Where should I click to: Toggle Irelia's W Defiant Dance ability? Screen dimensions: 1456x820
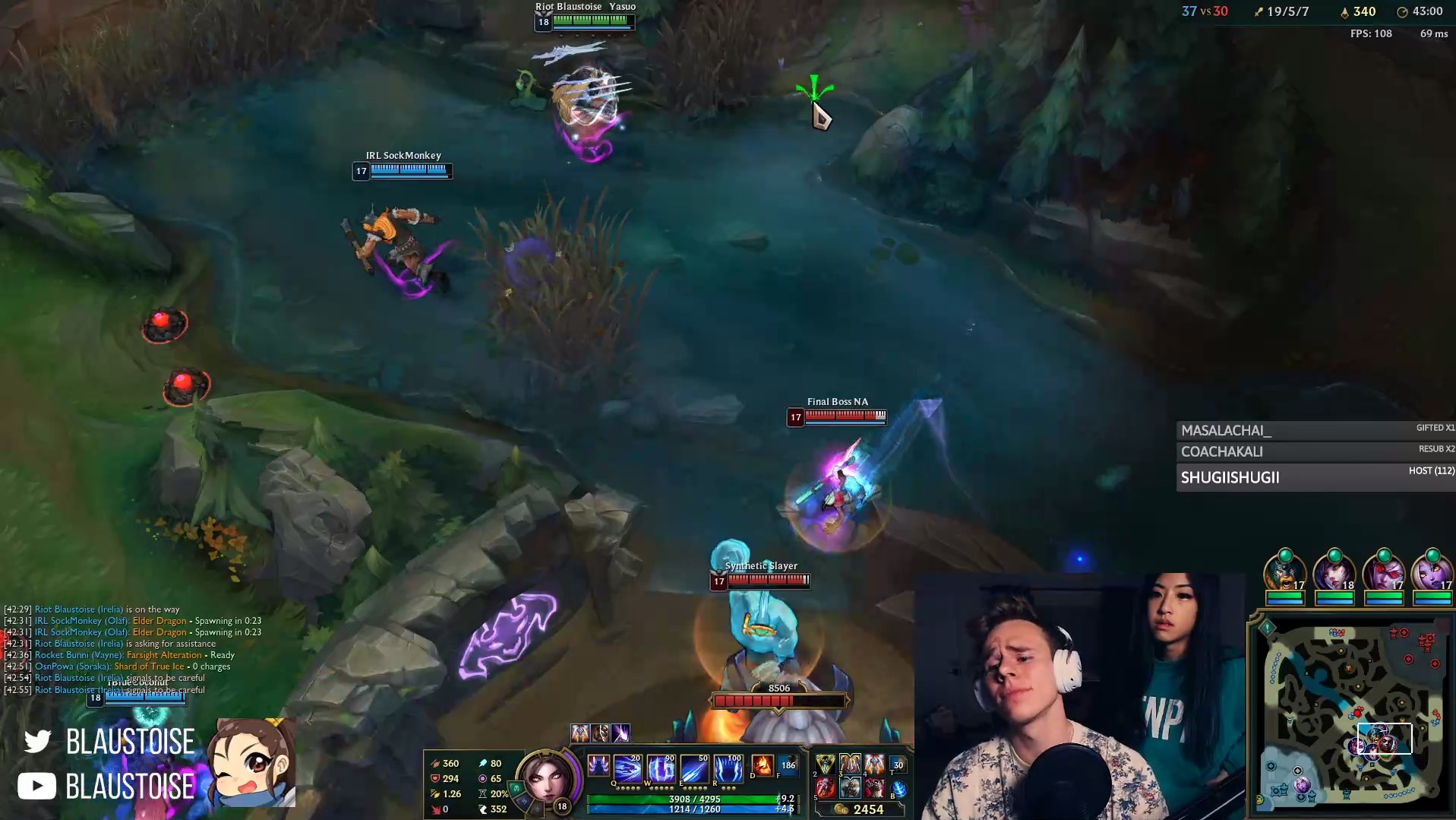click(661, 769)
